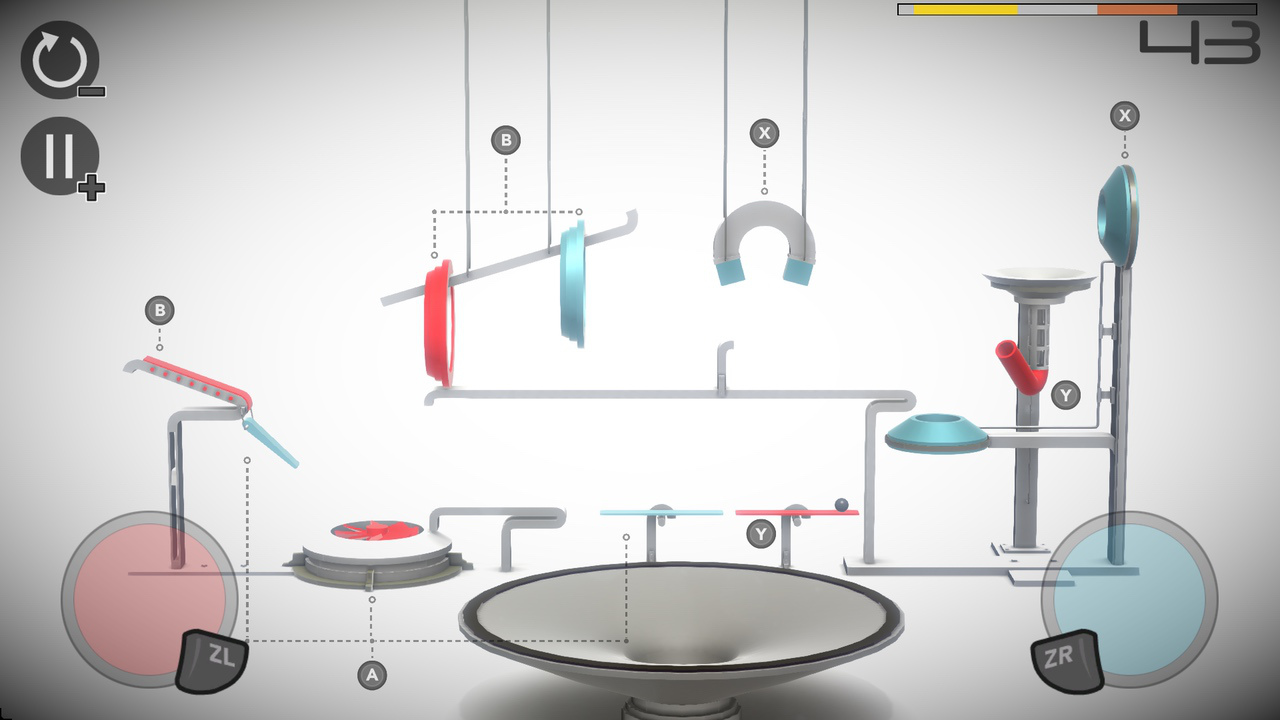Tap the X marker above the magnet
This screenshot has height=720, width=1280.
click(x=763, y=132)
